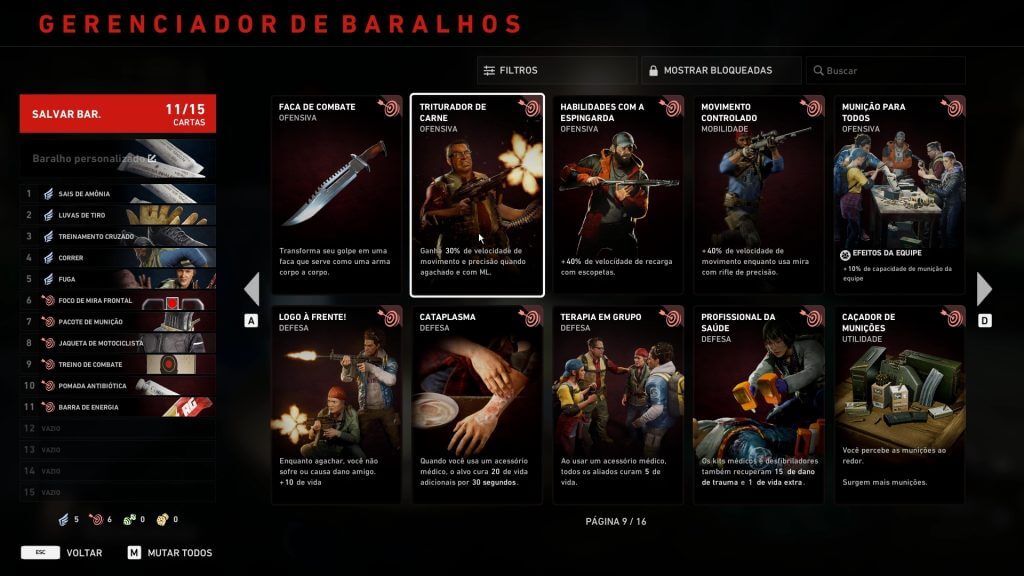
Task: Pick the Habilidades com a Espingarda card
Action: pyautogui.click(x=618, y=195)
